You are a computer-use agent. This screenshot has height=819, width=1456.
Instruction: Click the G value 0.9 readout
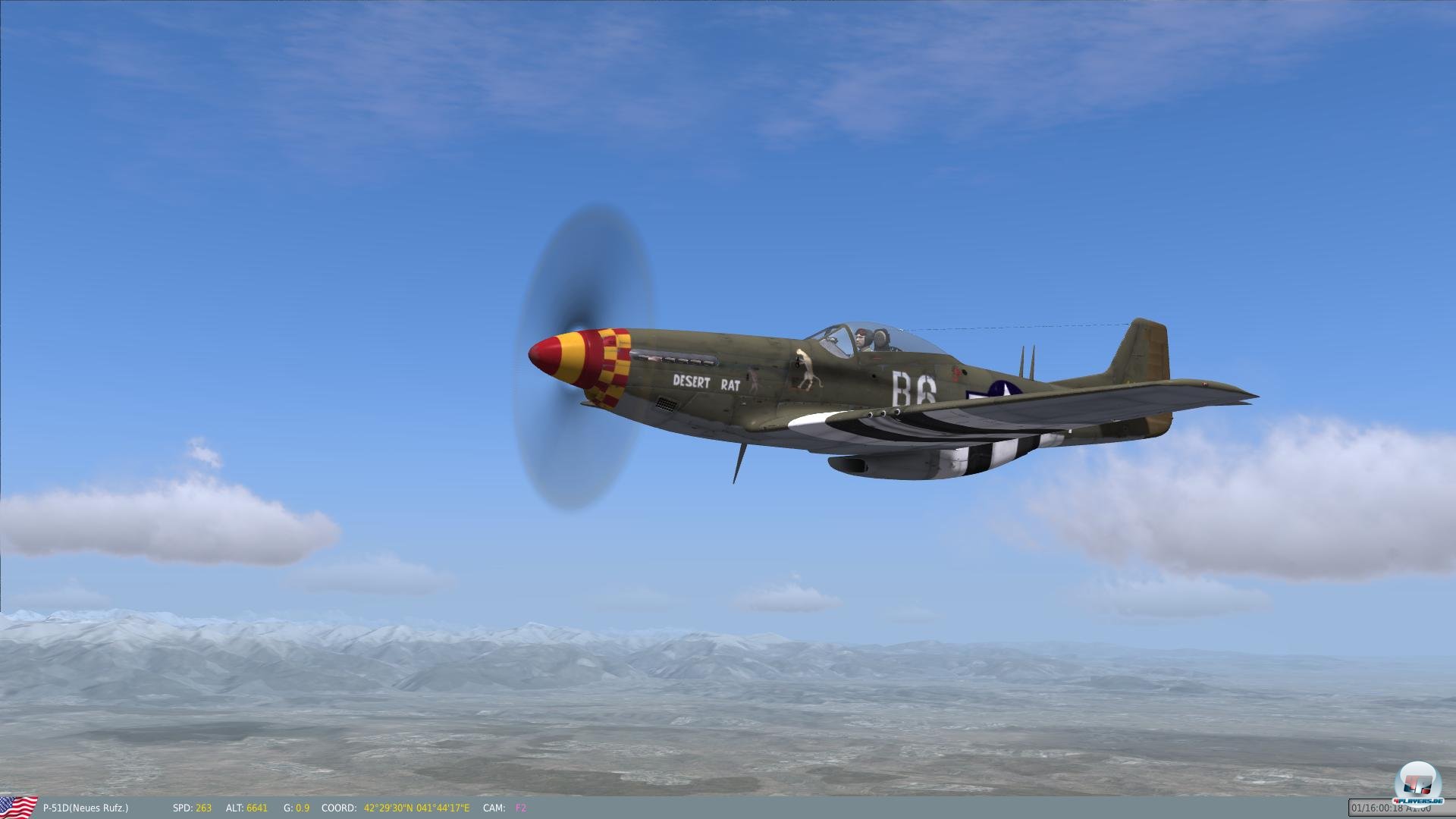[x=301, y=808]
